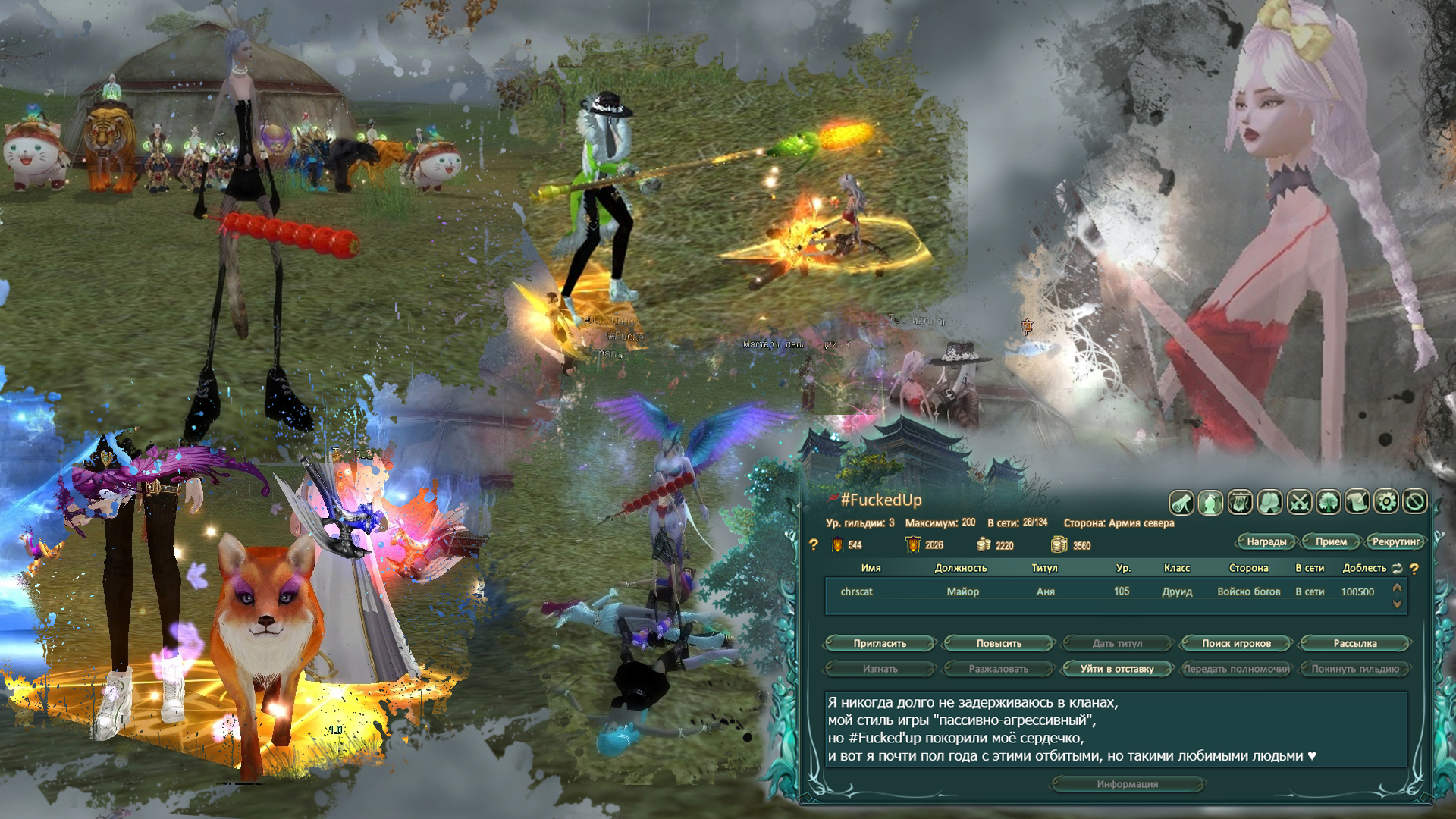Refresh the list via the arrows icon

point(1397,568)
